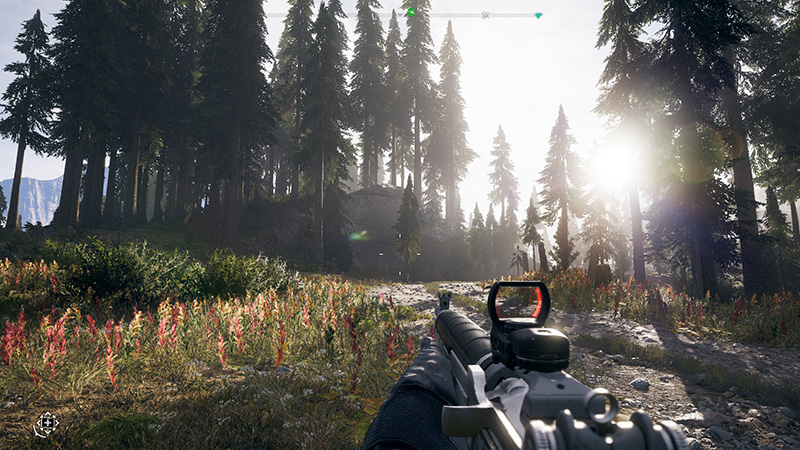Click the grey faded marker on the compass
Screen dimensions: 800x450
[x=485, y=15]
